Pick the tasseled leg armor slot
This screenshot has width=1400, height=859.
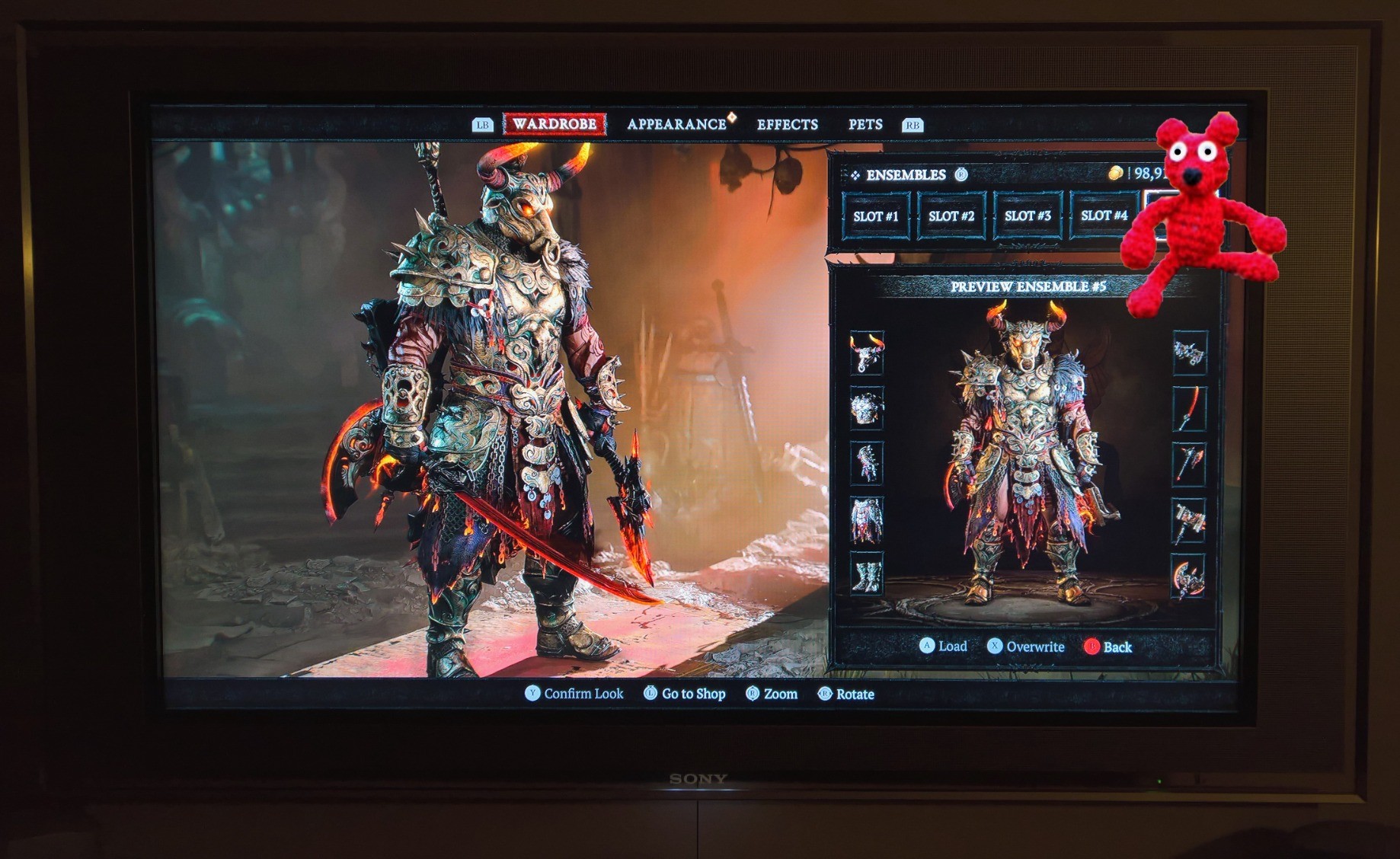867,519
